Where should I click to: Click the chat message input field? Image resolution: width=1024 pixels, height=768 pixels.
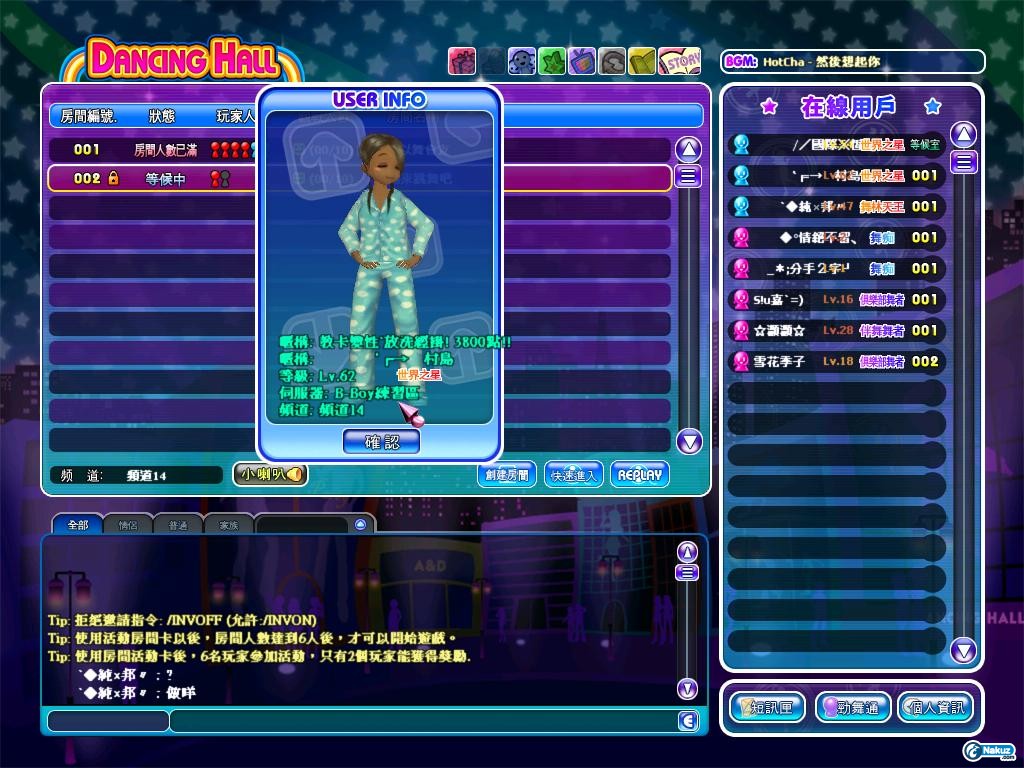[420, 721]
